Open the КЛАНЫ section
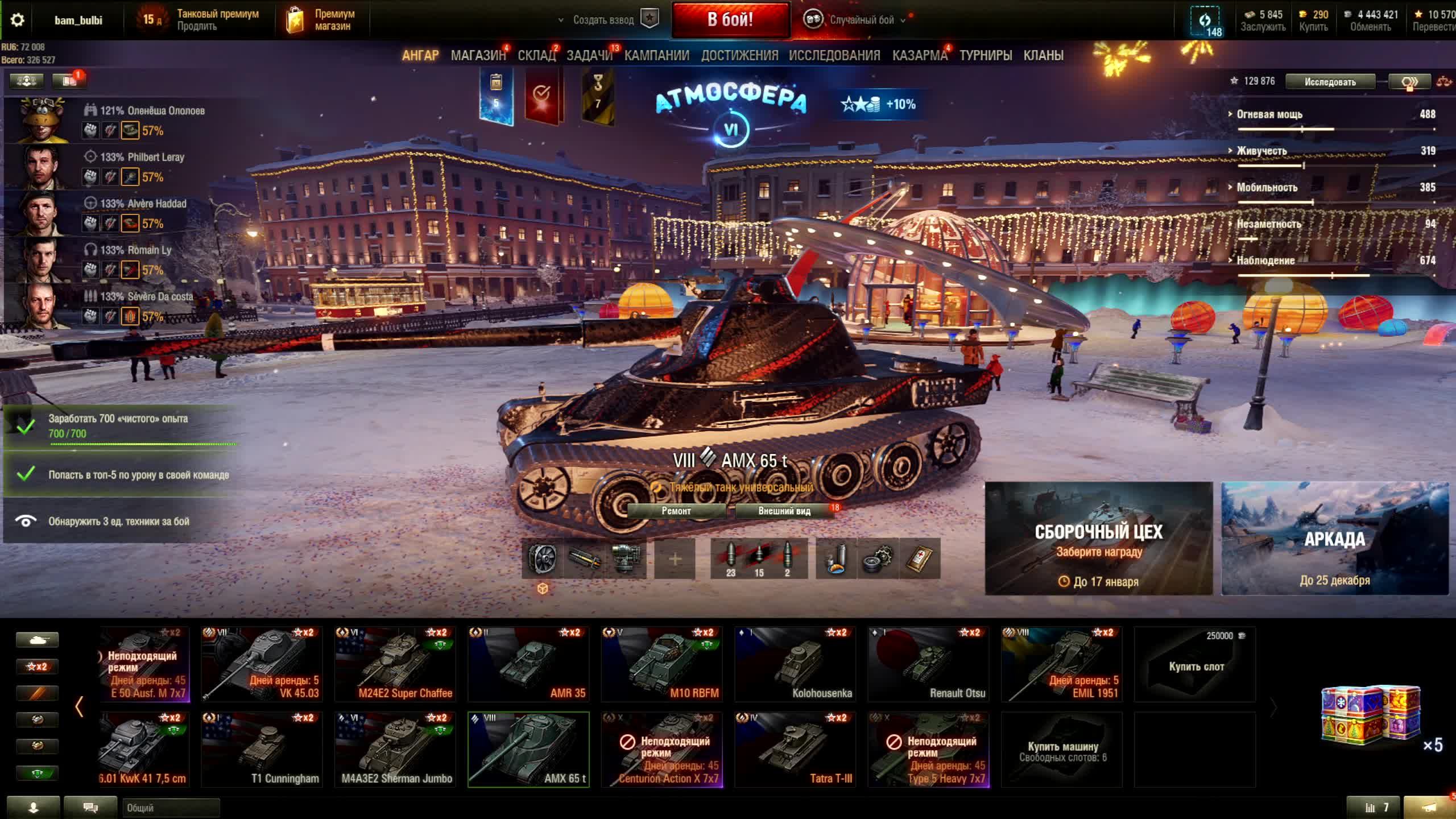This screenshot has width=1456, height=819. tap(1043, 55)
